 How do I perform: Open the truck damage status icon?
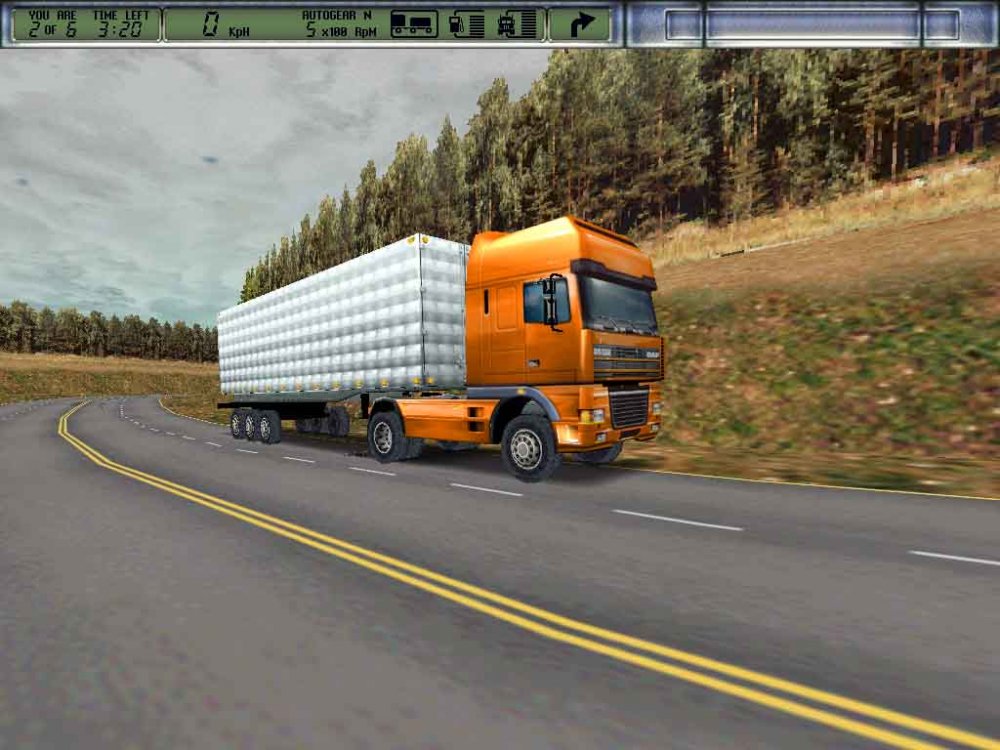point(516,24)
